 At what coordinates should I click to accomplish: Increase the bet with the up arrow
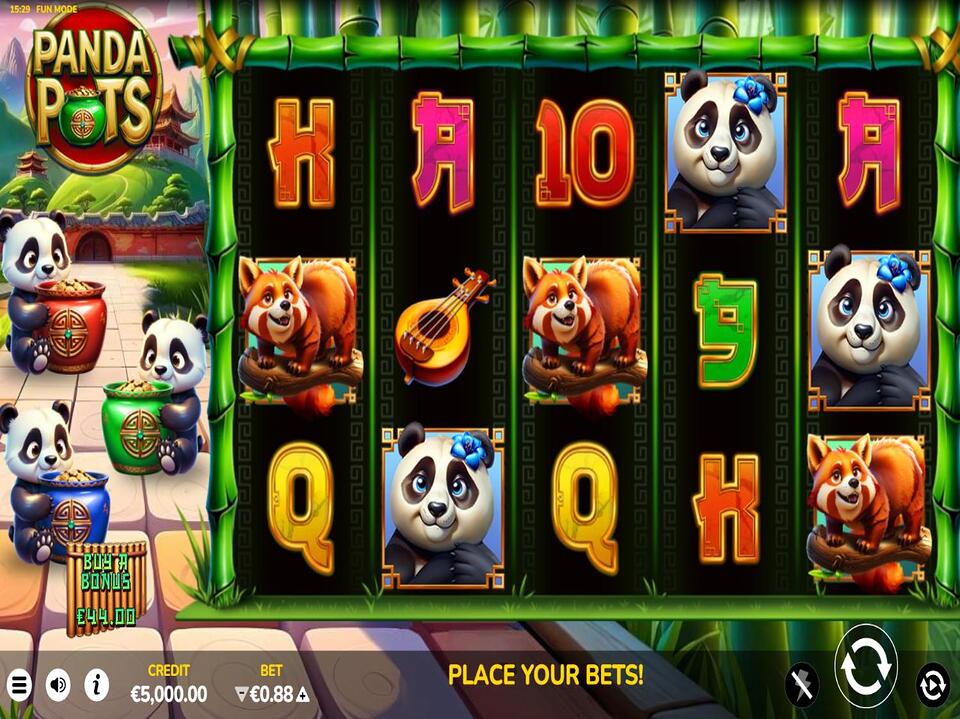tap(302, 694)
